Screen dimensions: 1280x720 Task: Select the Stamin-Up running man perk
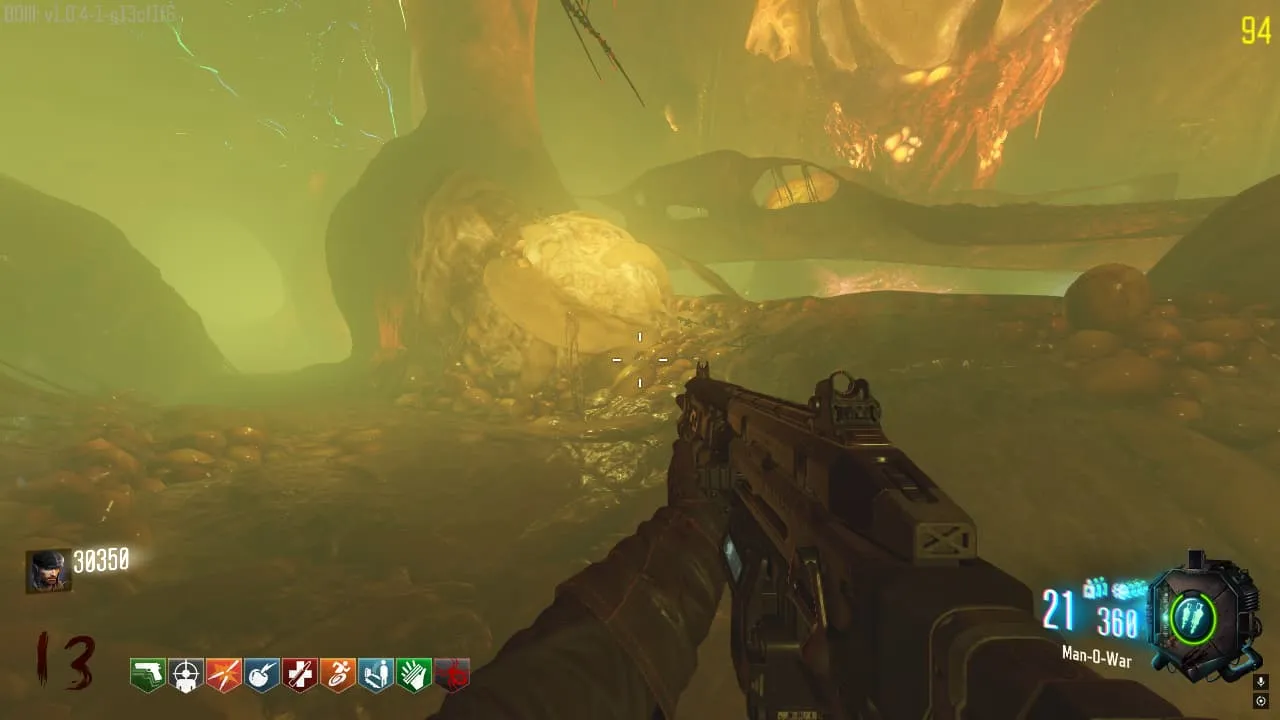338,675
